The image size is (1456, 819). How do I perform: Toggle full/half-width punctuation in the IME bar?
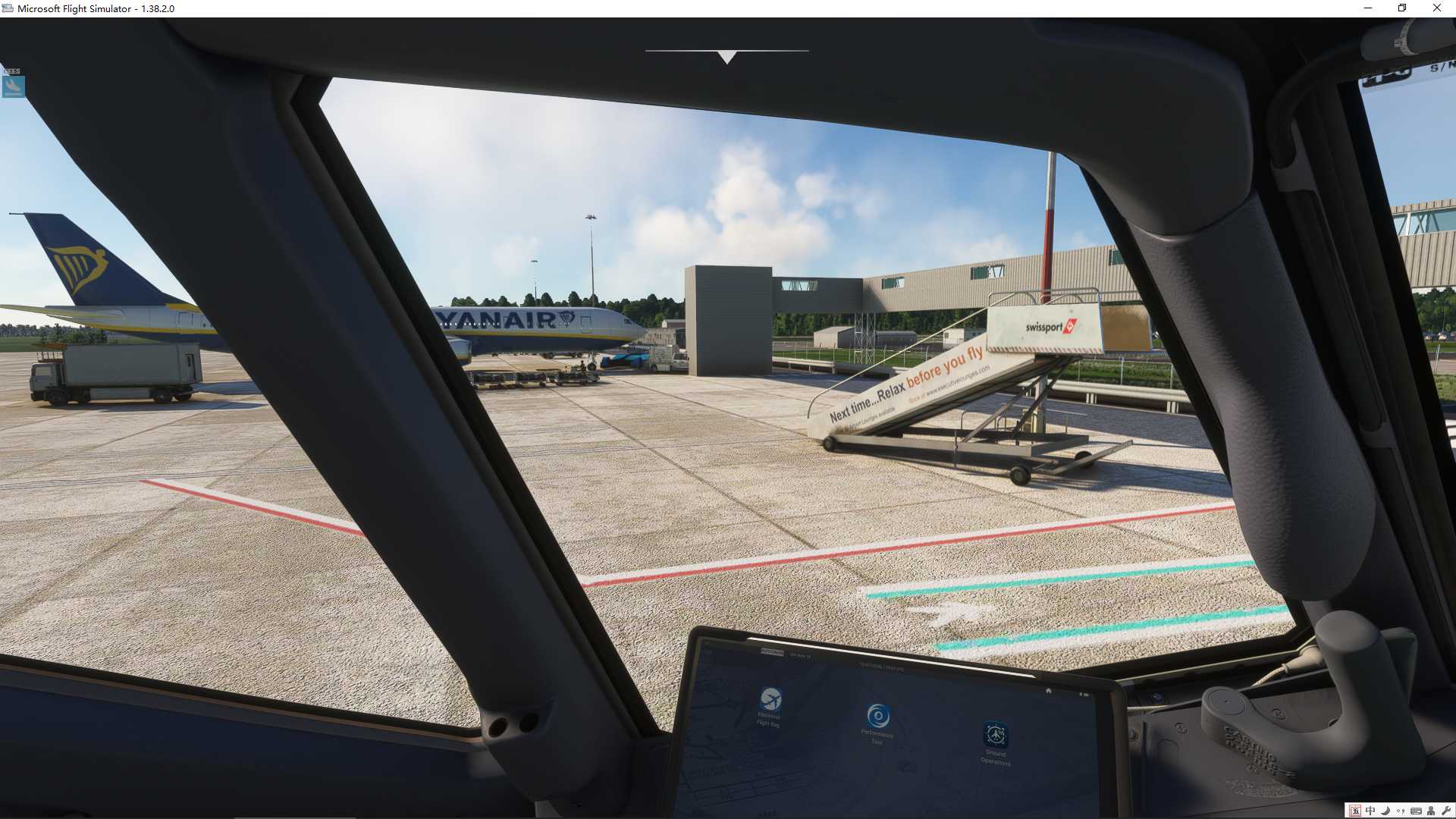pyautogui.click(x=1401, y=810)
